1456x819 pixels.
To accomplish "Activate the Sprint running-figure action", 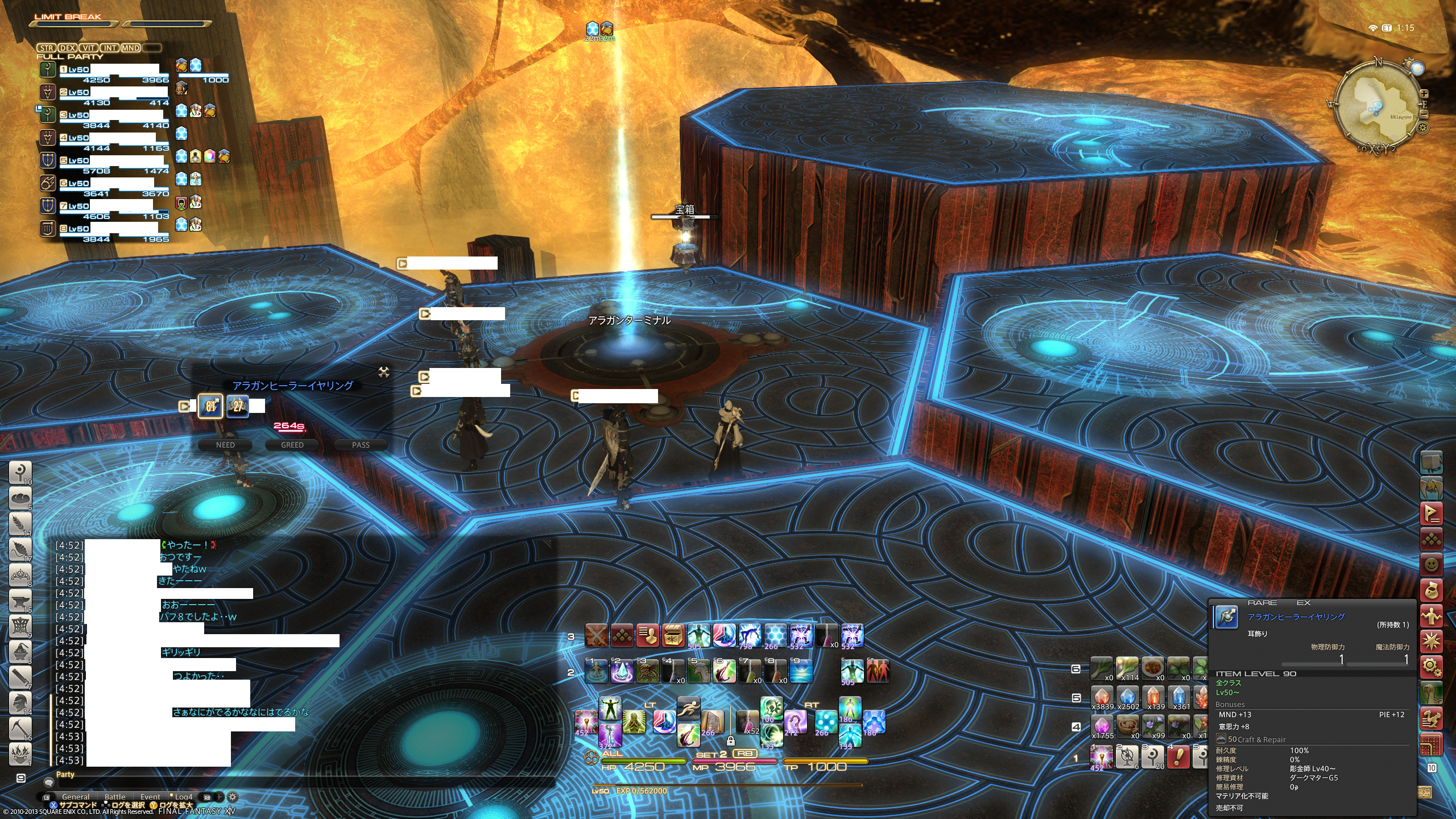I will (x=688, y=709).
